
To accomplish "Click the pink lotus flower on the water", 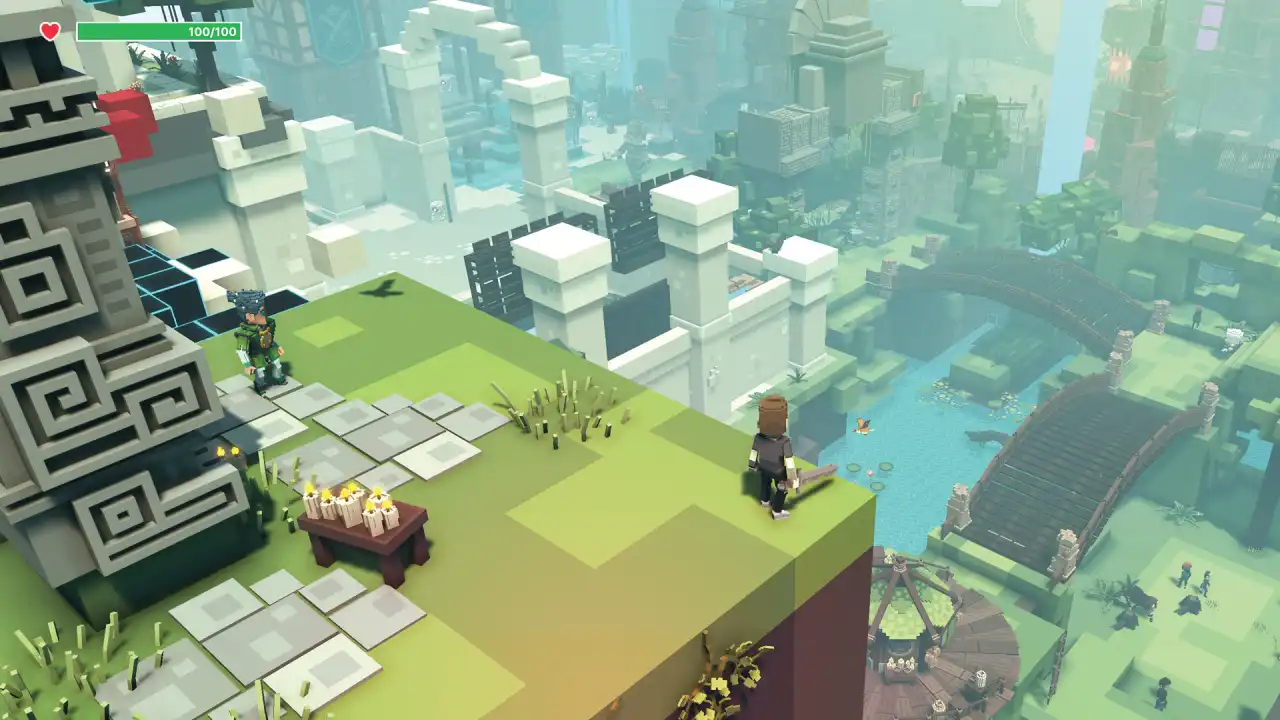I will click(870, 472).
